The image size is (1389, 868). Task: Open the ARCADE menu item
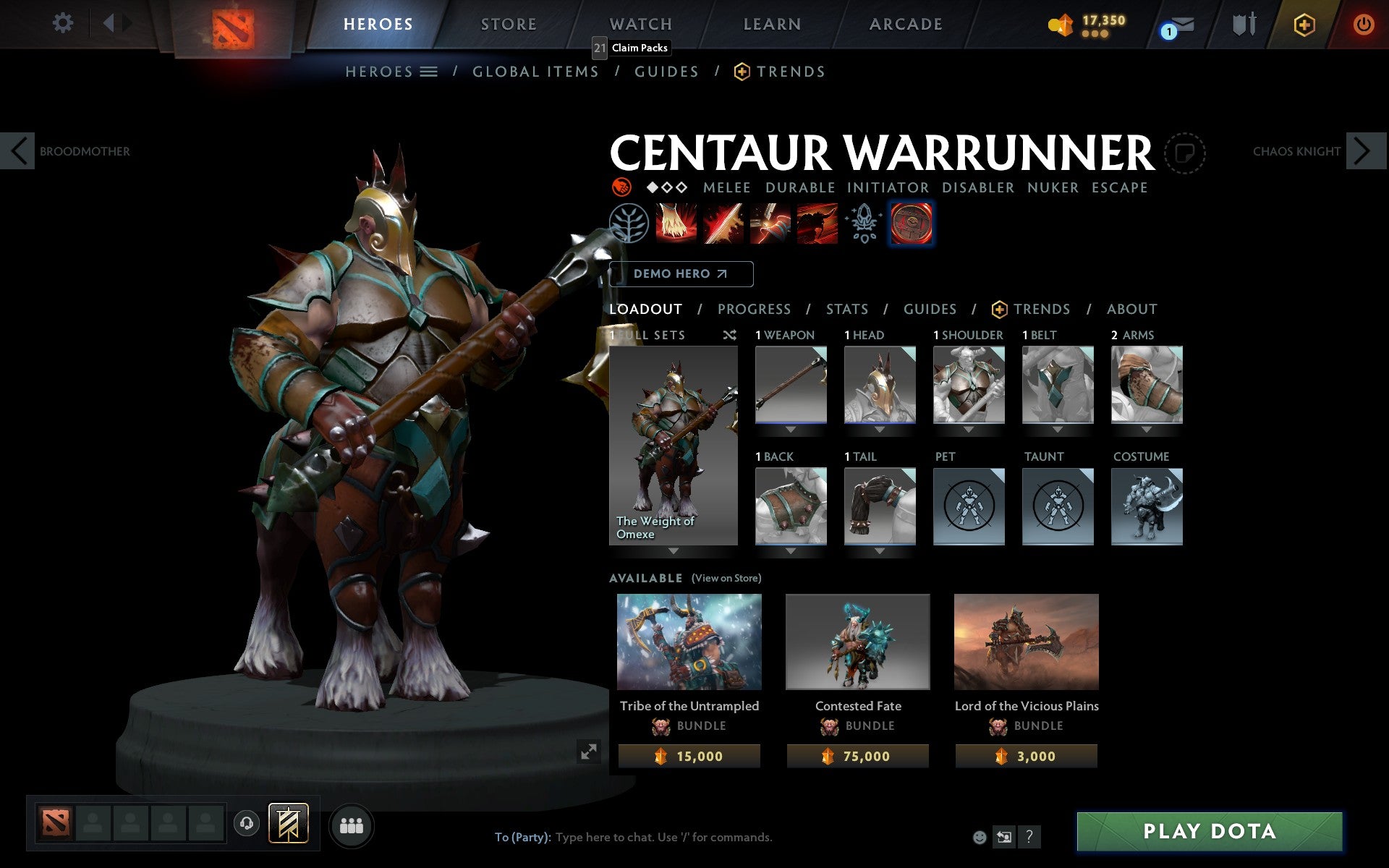click(905, 24)
